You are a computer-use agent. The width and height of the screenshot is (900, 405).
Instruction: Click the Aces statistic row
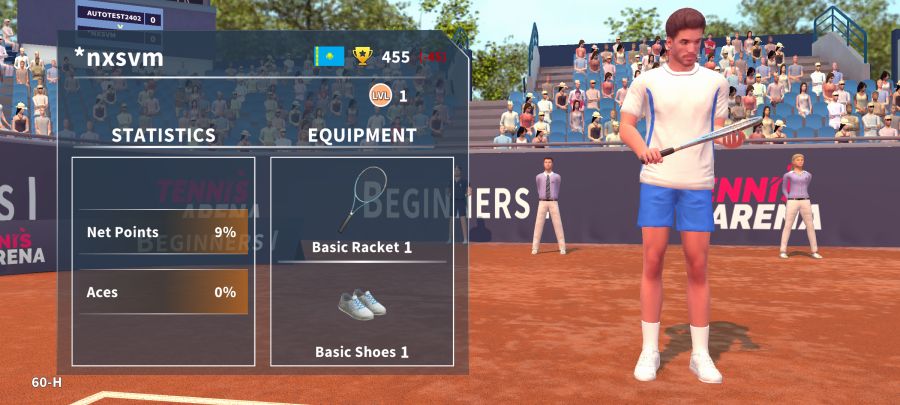[x=162, y=292]
